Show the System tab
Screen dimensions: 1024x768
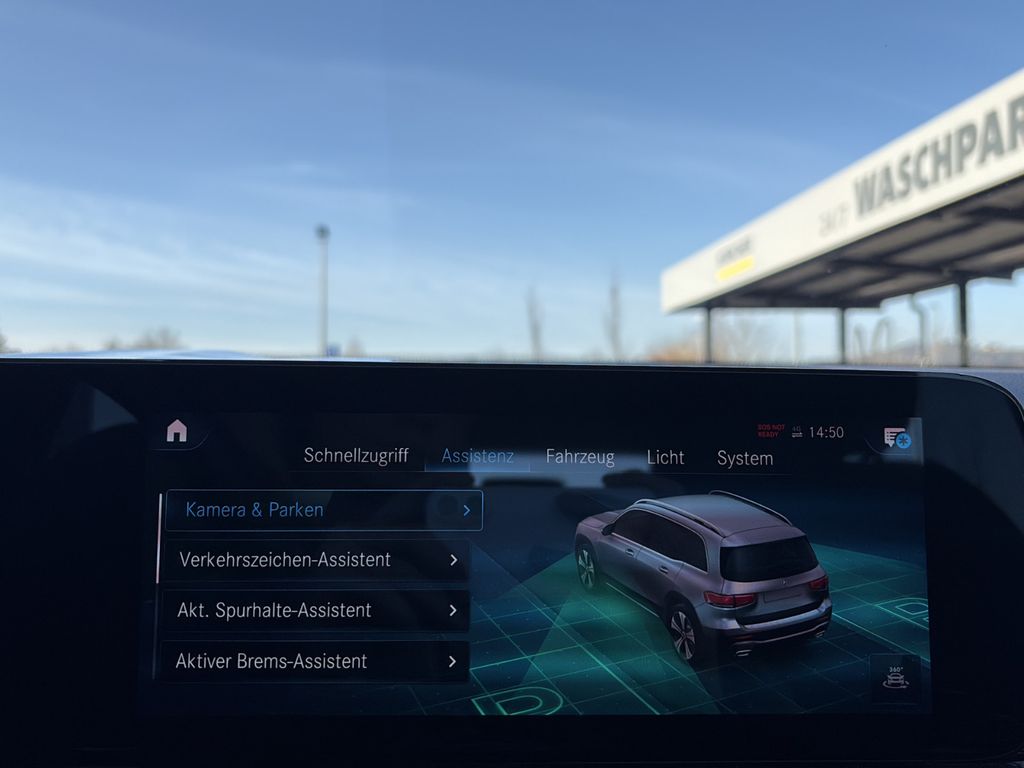(x=745, y=458)
